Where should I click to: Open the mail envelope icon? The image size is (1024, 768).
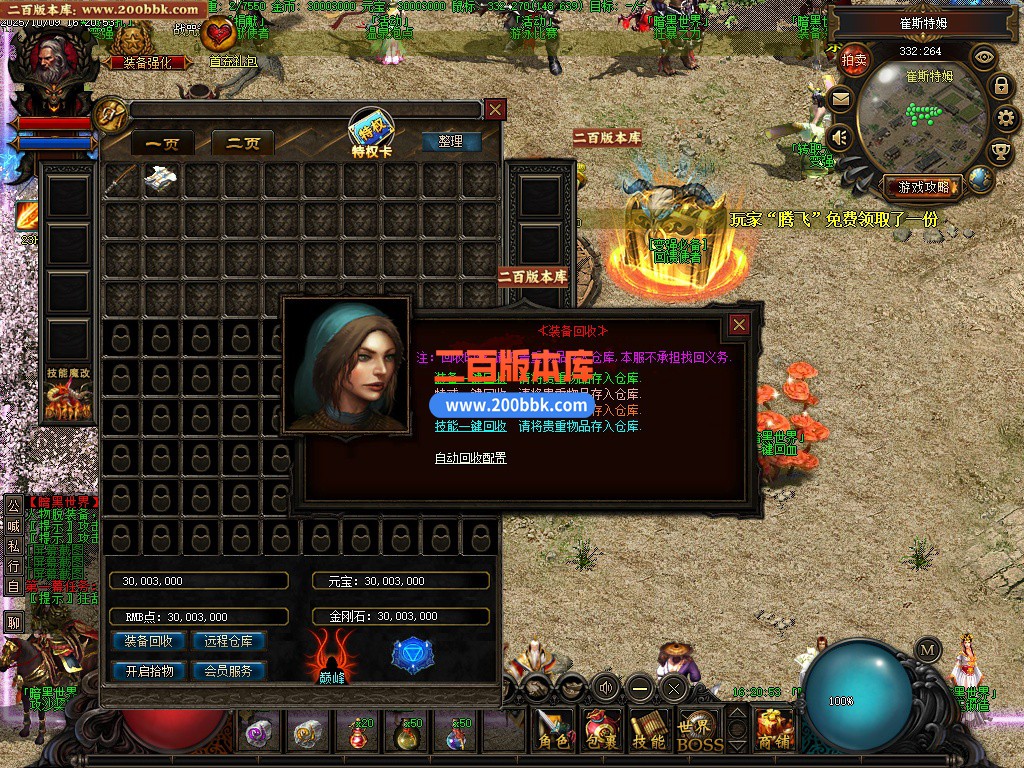coord(840,99)
